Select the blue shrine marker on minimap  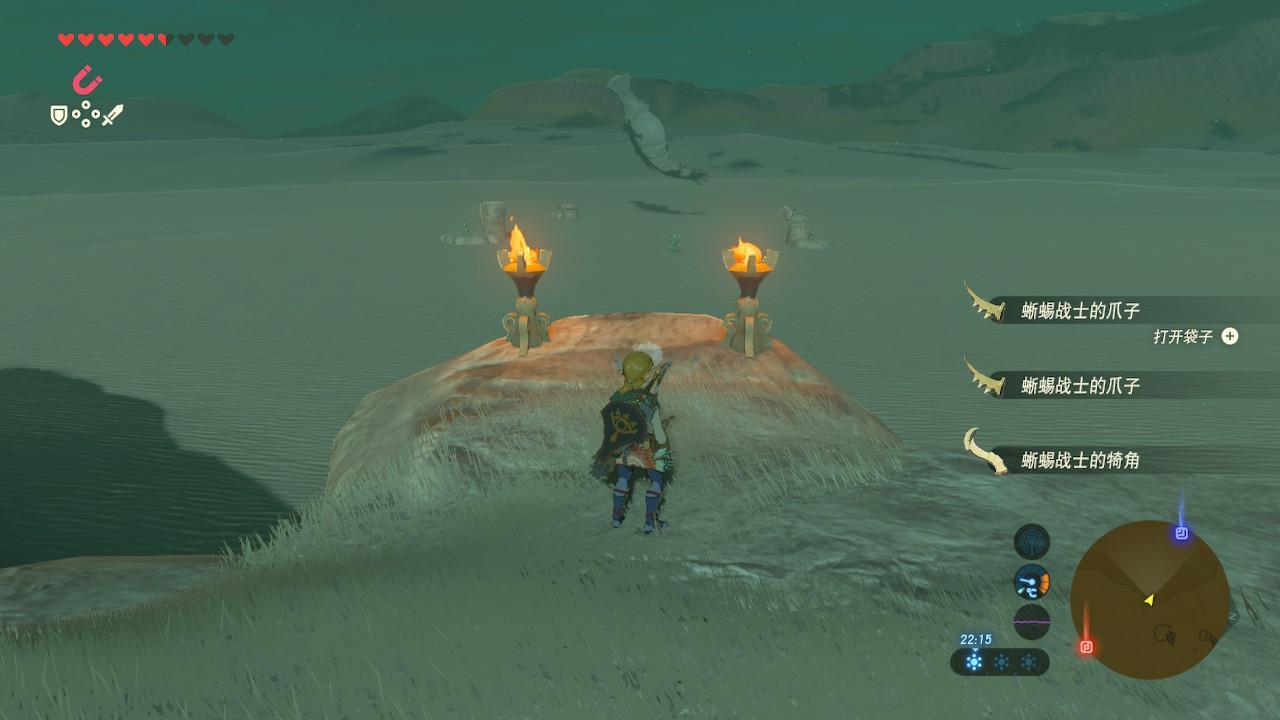[x=1182, y=533]
